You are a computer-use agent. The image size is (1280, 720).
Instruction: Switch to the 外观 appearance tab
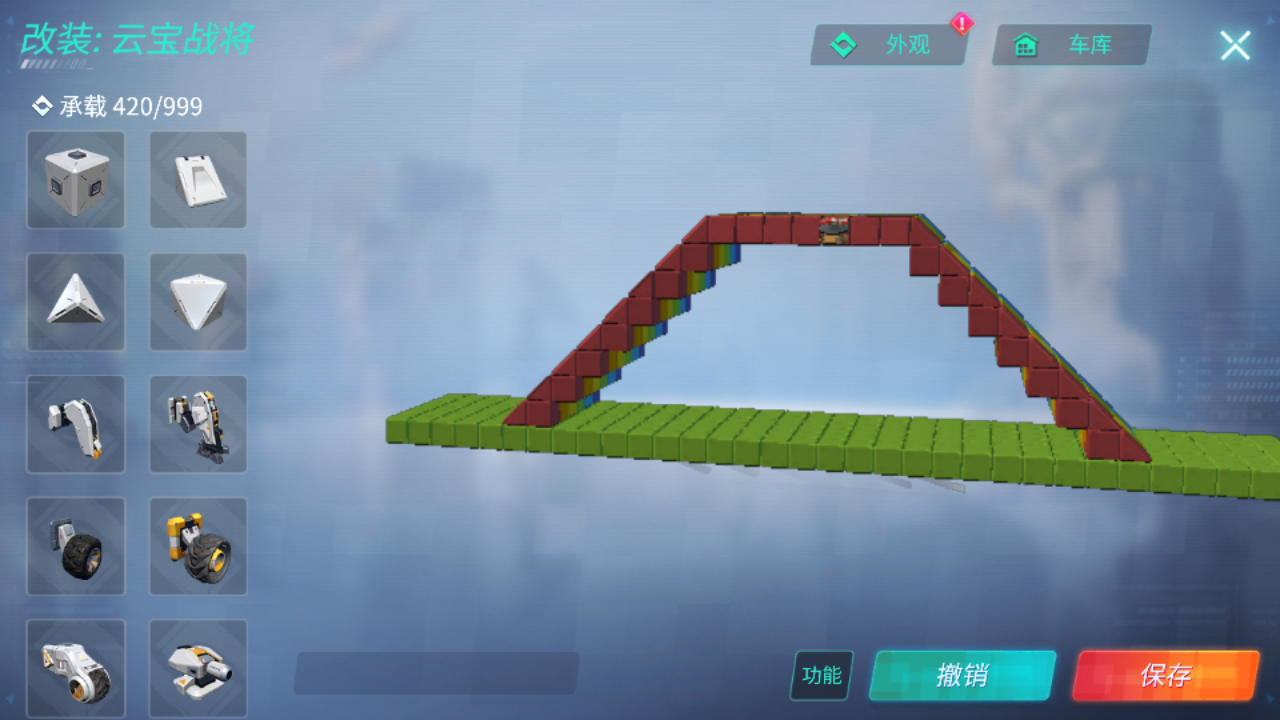click(888, 44)
